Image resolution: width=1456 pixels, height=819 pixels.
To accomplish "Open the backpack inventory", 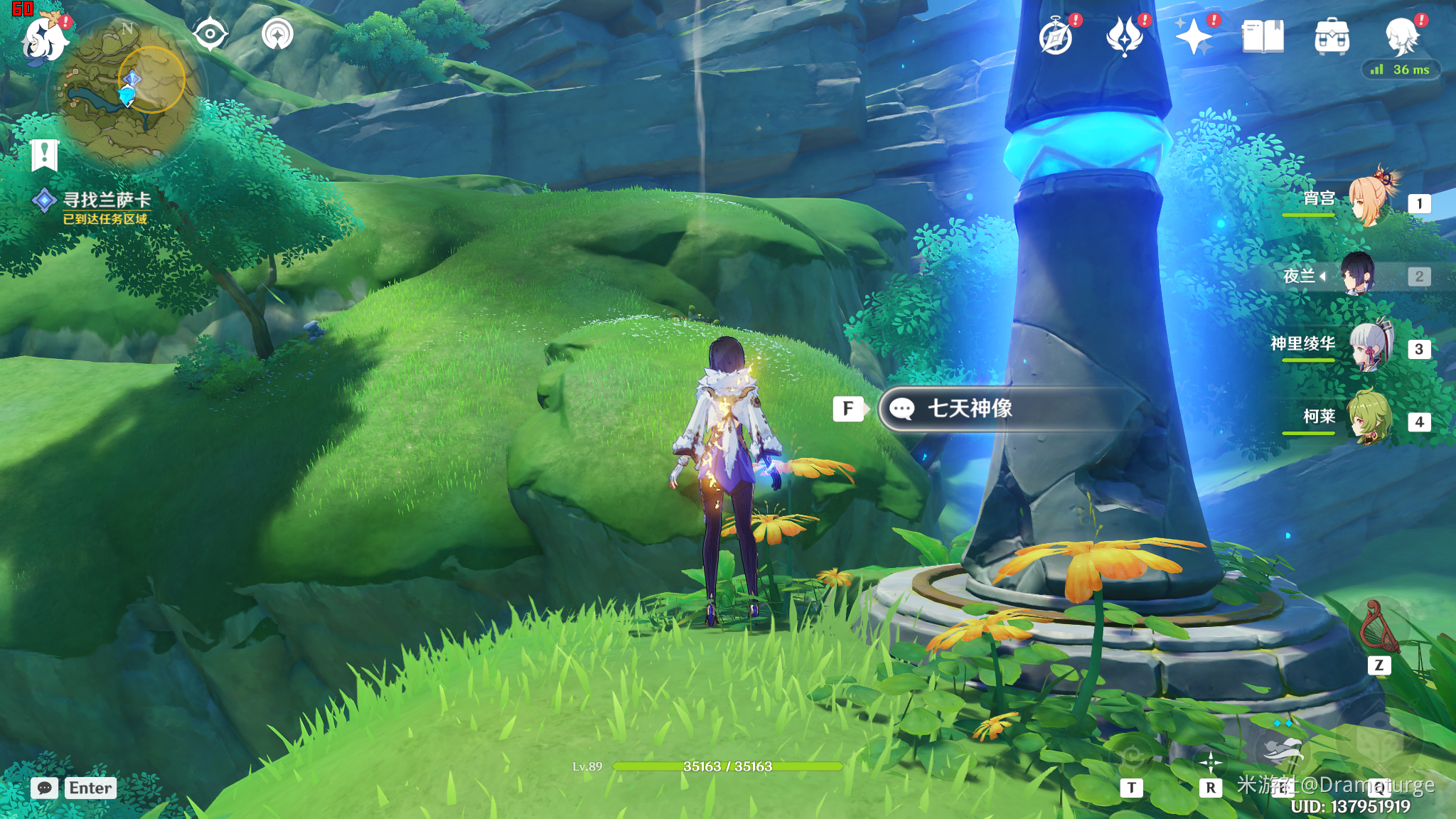I will coord(1332,37).
